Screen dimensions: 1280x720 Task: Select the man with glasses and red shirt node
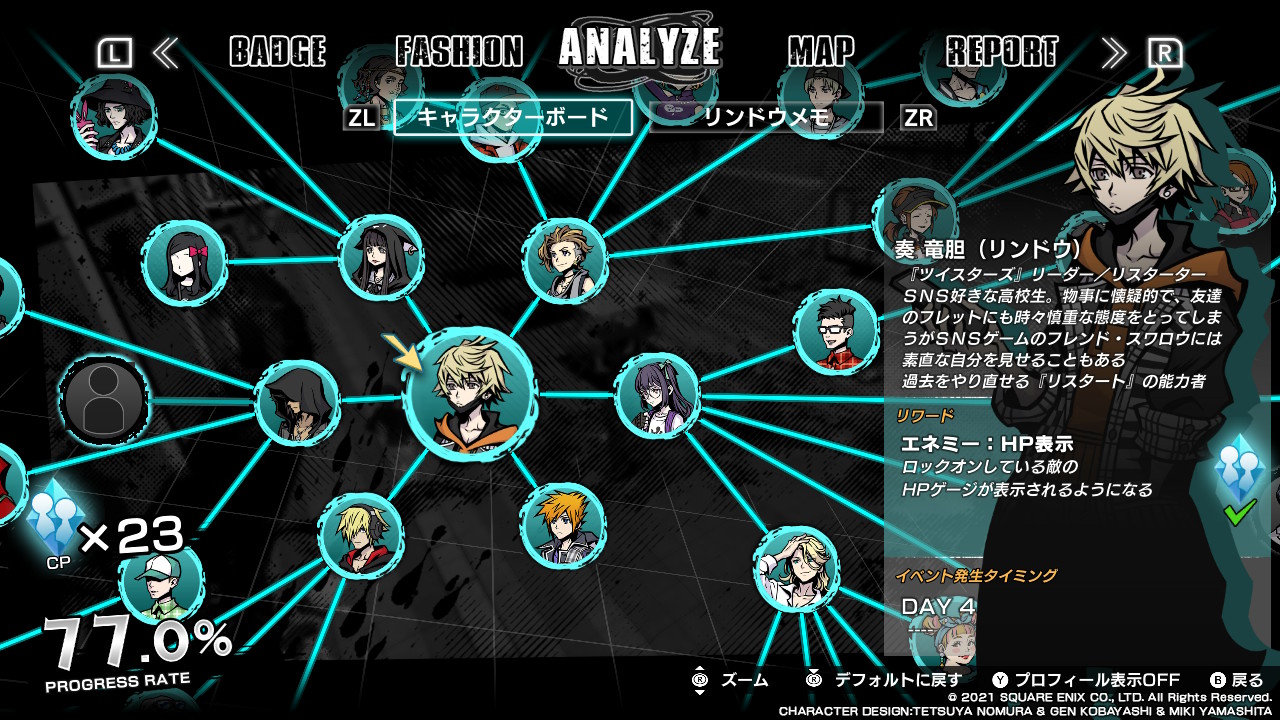836,331
